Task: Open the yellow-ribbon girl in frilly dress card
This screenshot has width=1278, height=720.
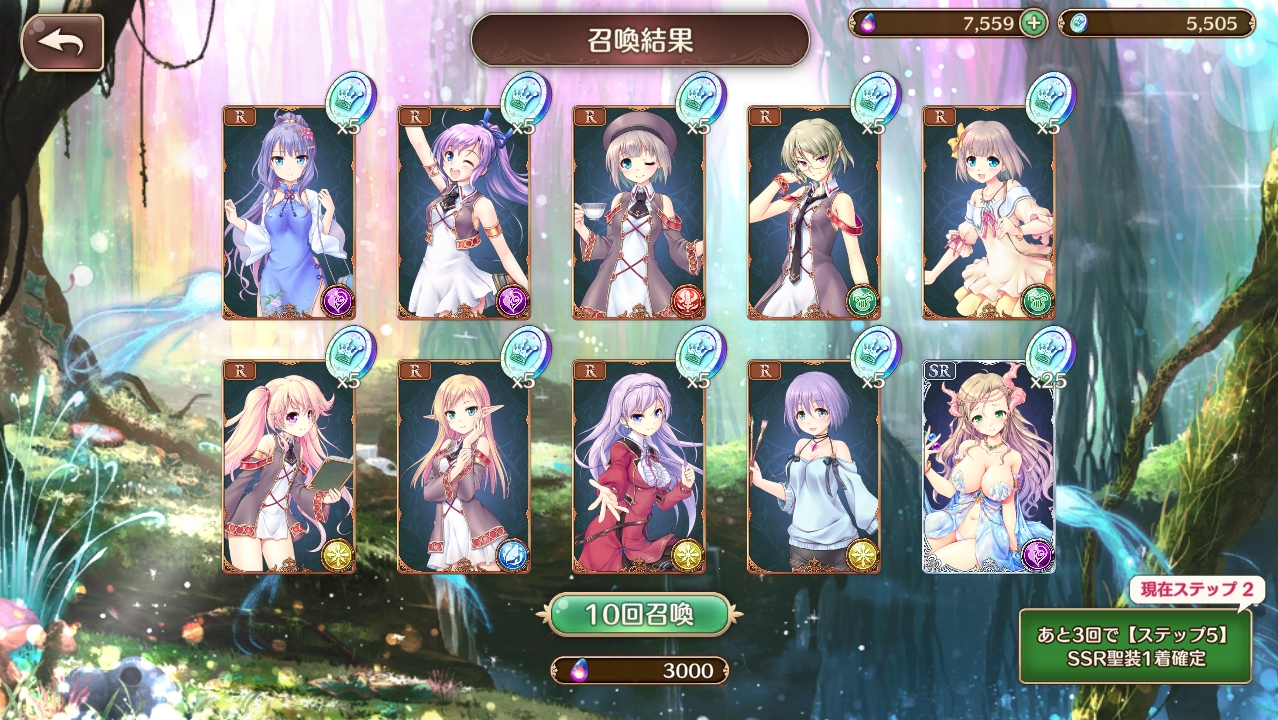Action: [x=987, y=213]
